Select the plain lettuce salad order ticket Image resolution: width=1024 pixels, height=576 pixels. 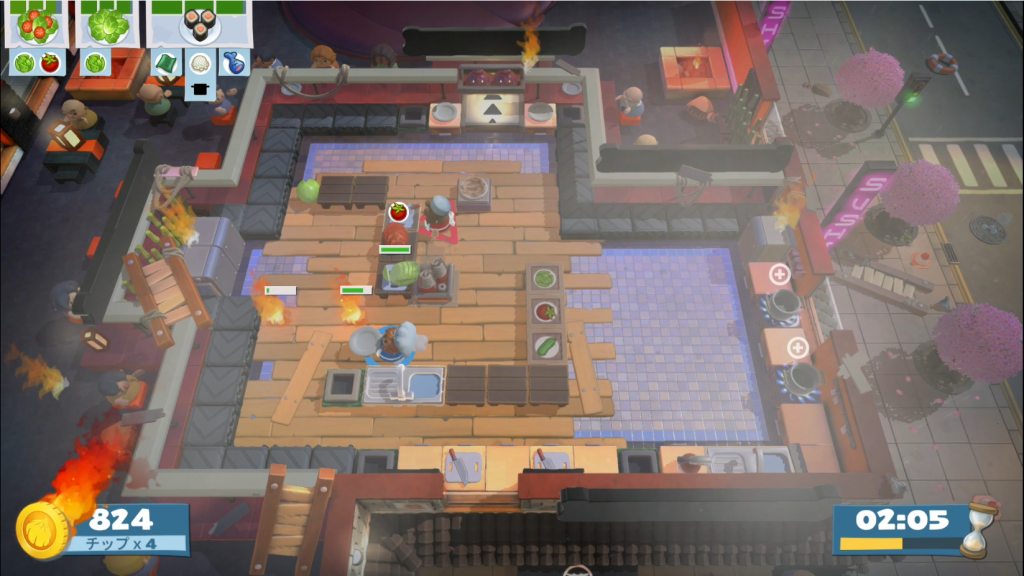[108, 25]
